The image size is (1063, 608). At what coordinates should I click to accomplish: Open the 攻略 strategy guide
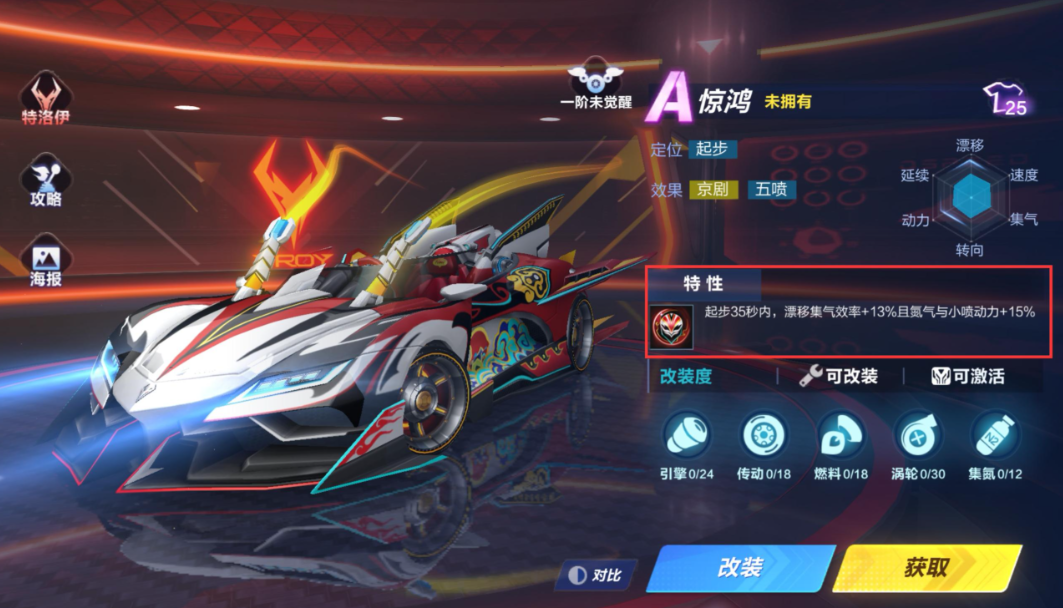pos(46,180)
